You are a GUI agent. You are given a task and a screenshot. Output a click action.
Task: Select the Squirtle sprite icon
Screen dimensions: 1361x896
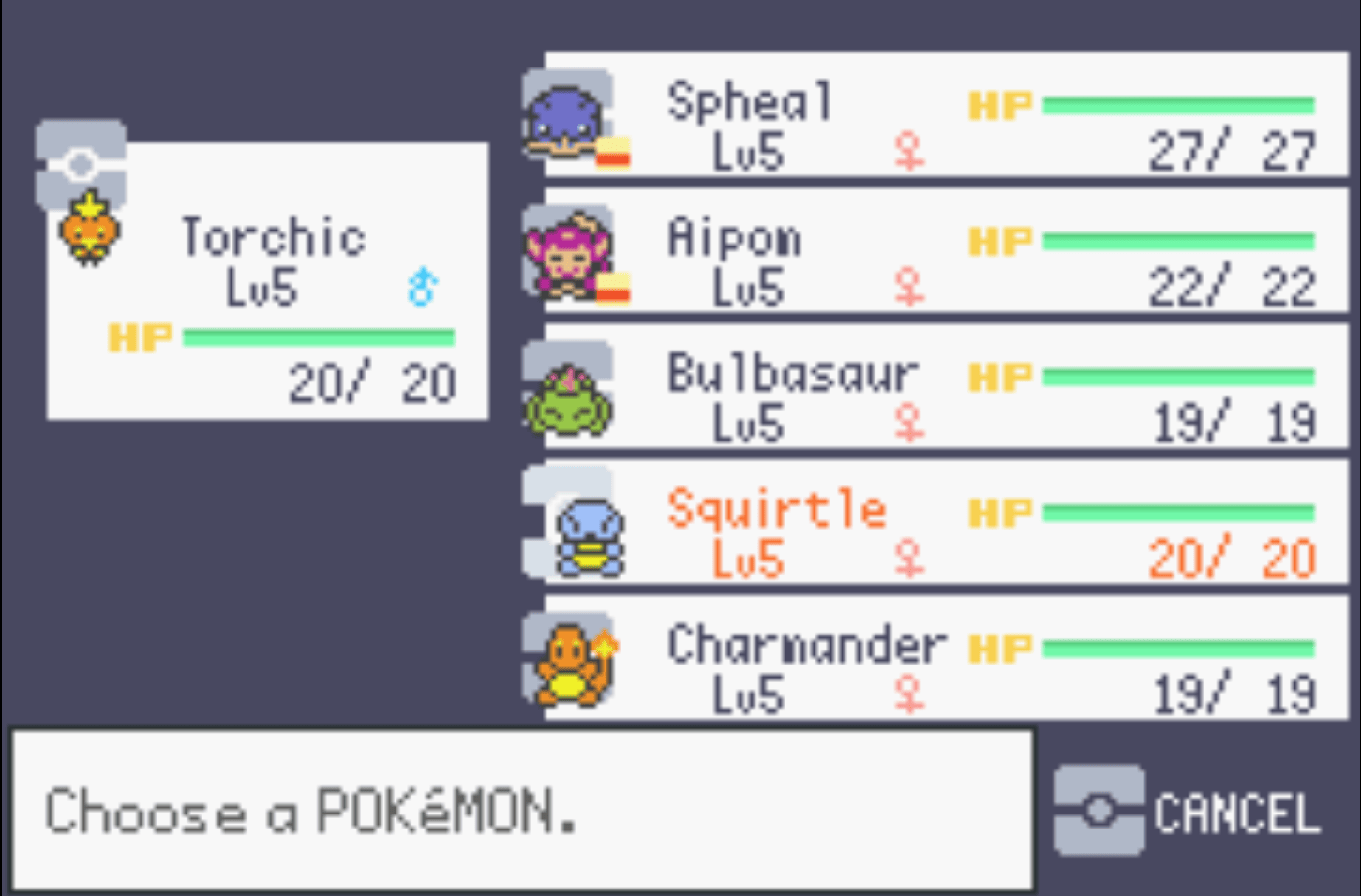coord(591,534)
